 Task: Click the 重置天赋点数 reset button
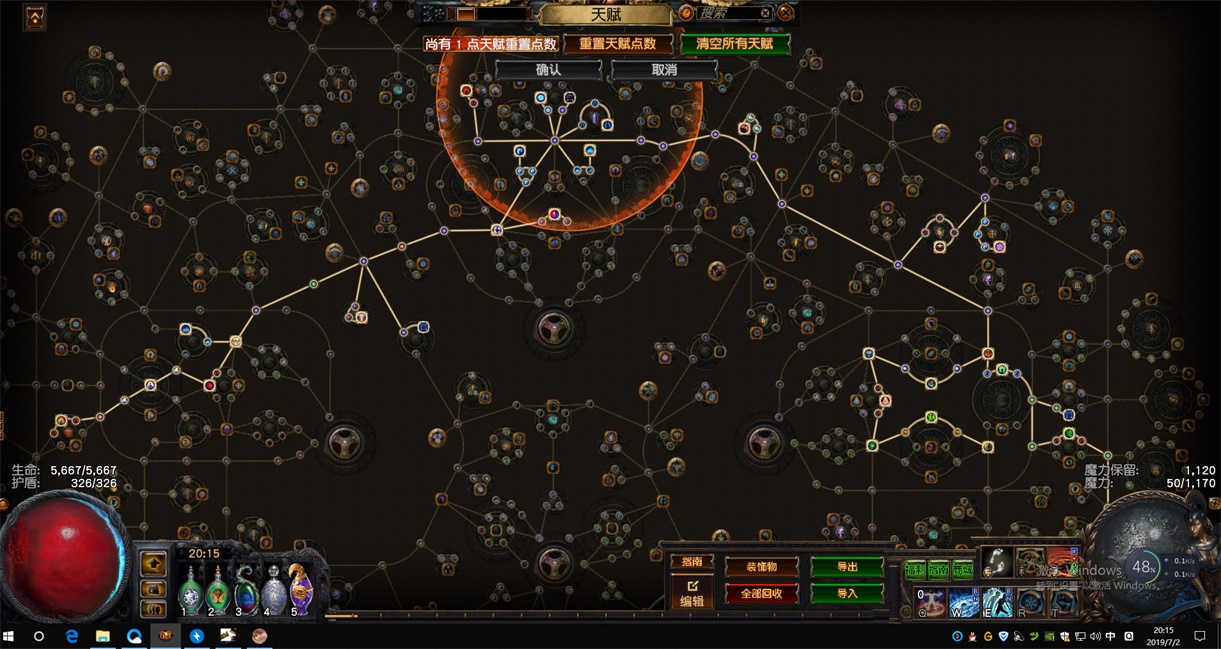point(617,44)
